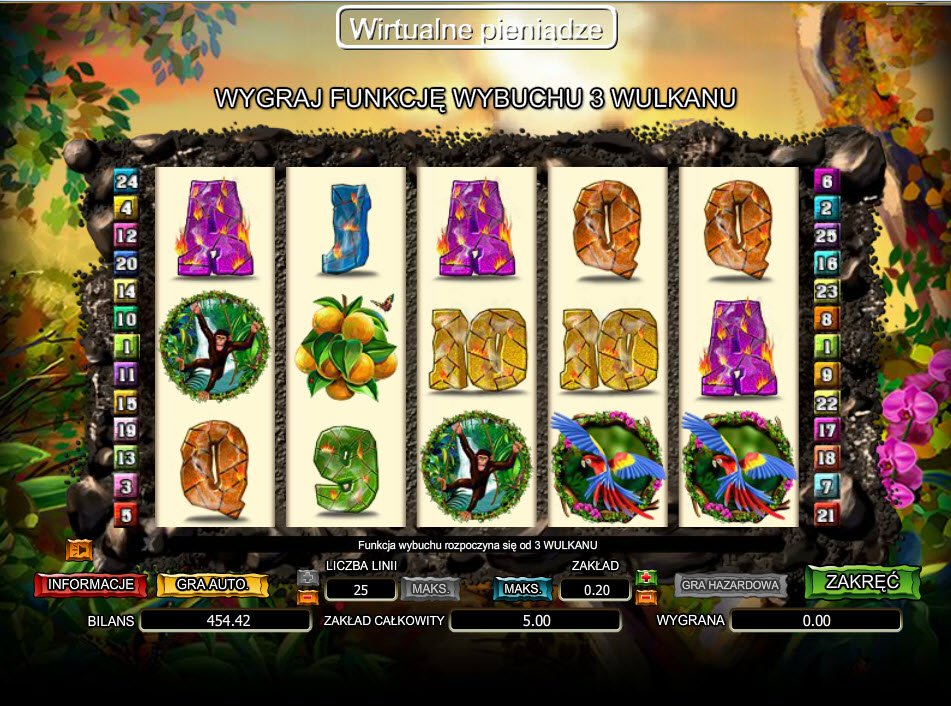Viewport: 951px width, 706px height.
Task: Reduce the number of lines with the minus
Action: tap(308, 598)
